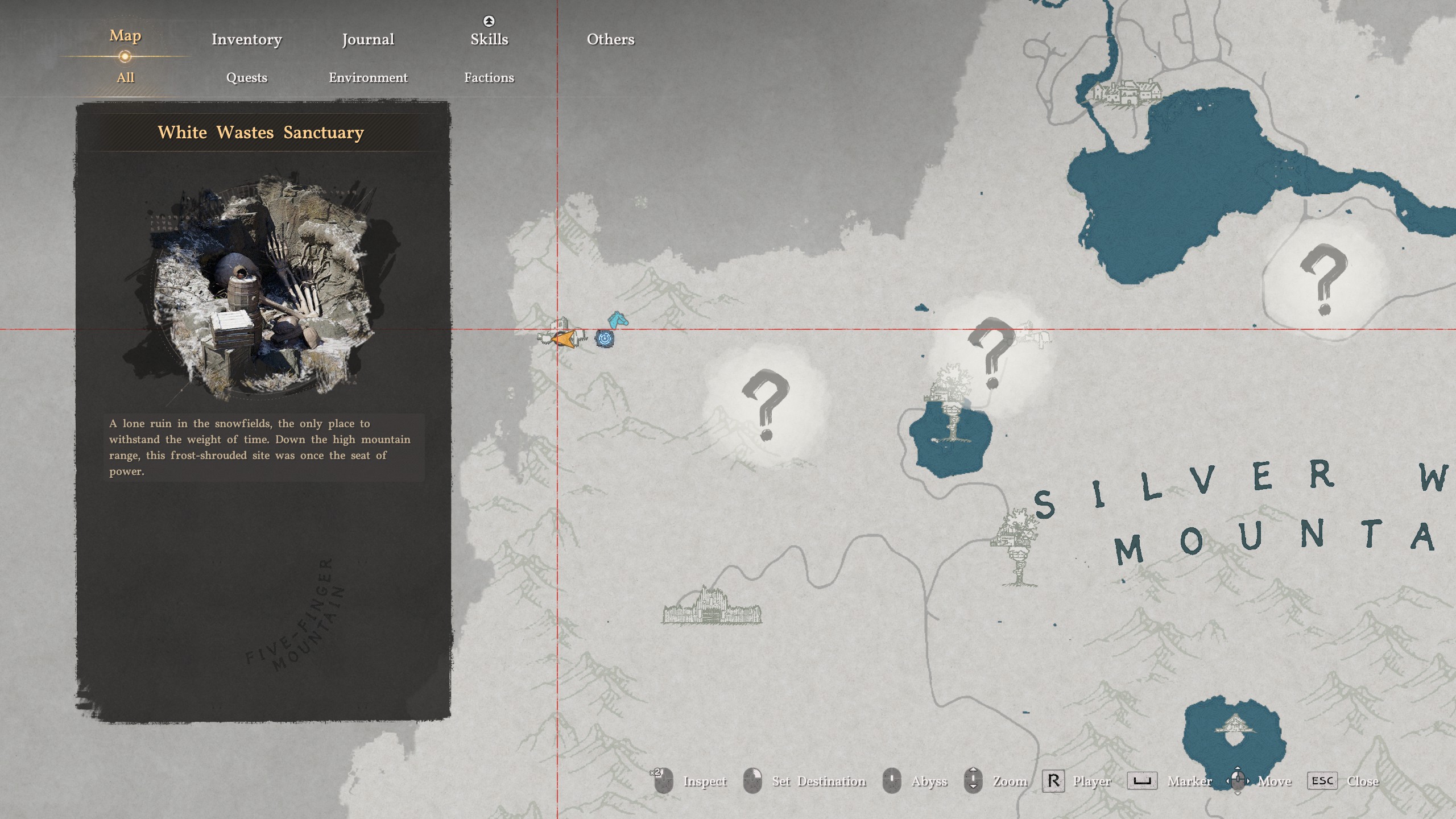Switch to the Inventory tab
The height and width of the screenshot is (819, 1456).
pos(246,39)
